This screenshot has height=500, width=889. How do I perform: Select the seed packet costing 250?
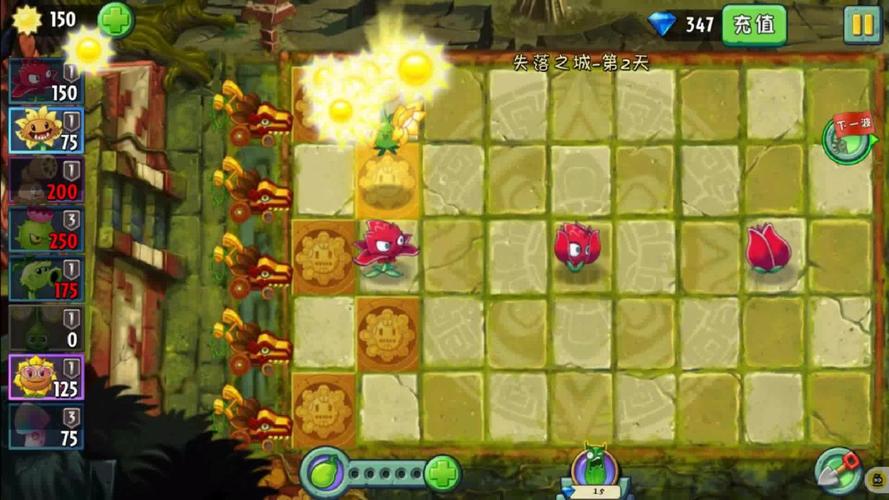click(x=45, y=228)
